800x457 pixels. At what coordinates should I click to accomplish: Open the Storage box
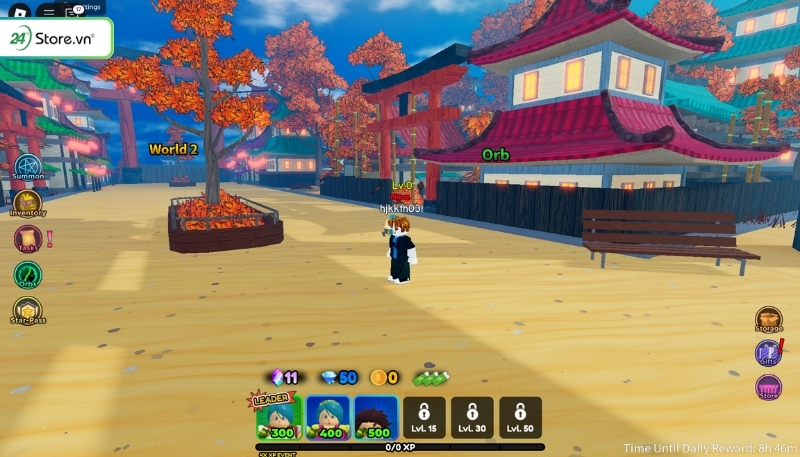click(769, 321)
